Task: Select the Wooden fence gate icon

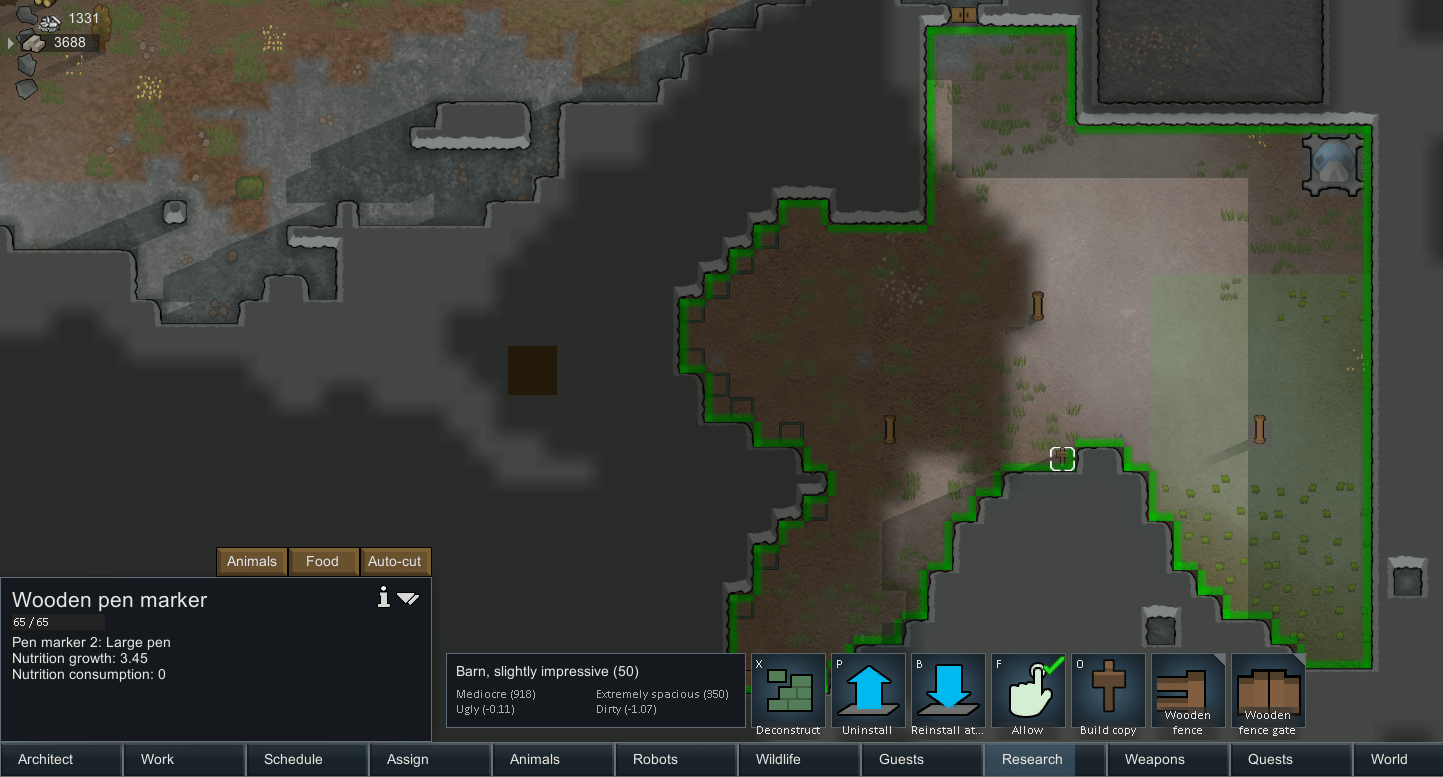Action: click(1267, 690)
